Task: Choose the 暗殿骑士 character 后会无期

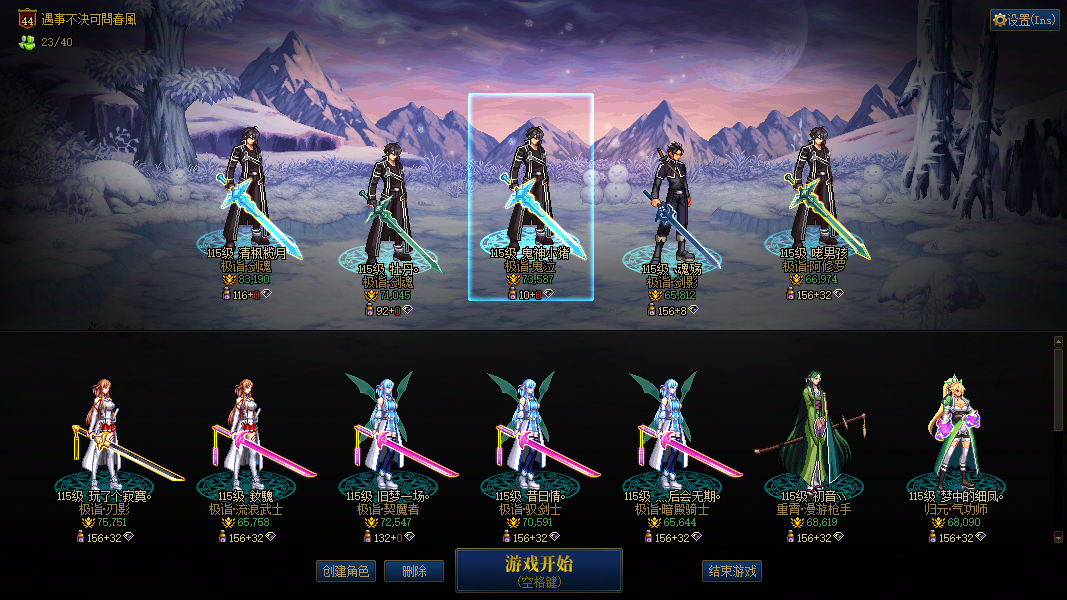Action: (x=671, y=440)
